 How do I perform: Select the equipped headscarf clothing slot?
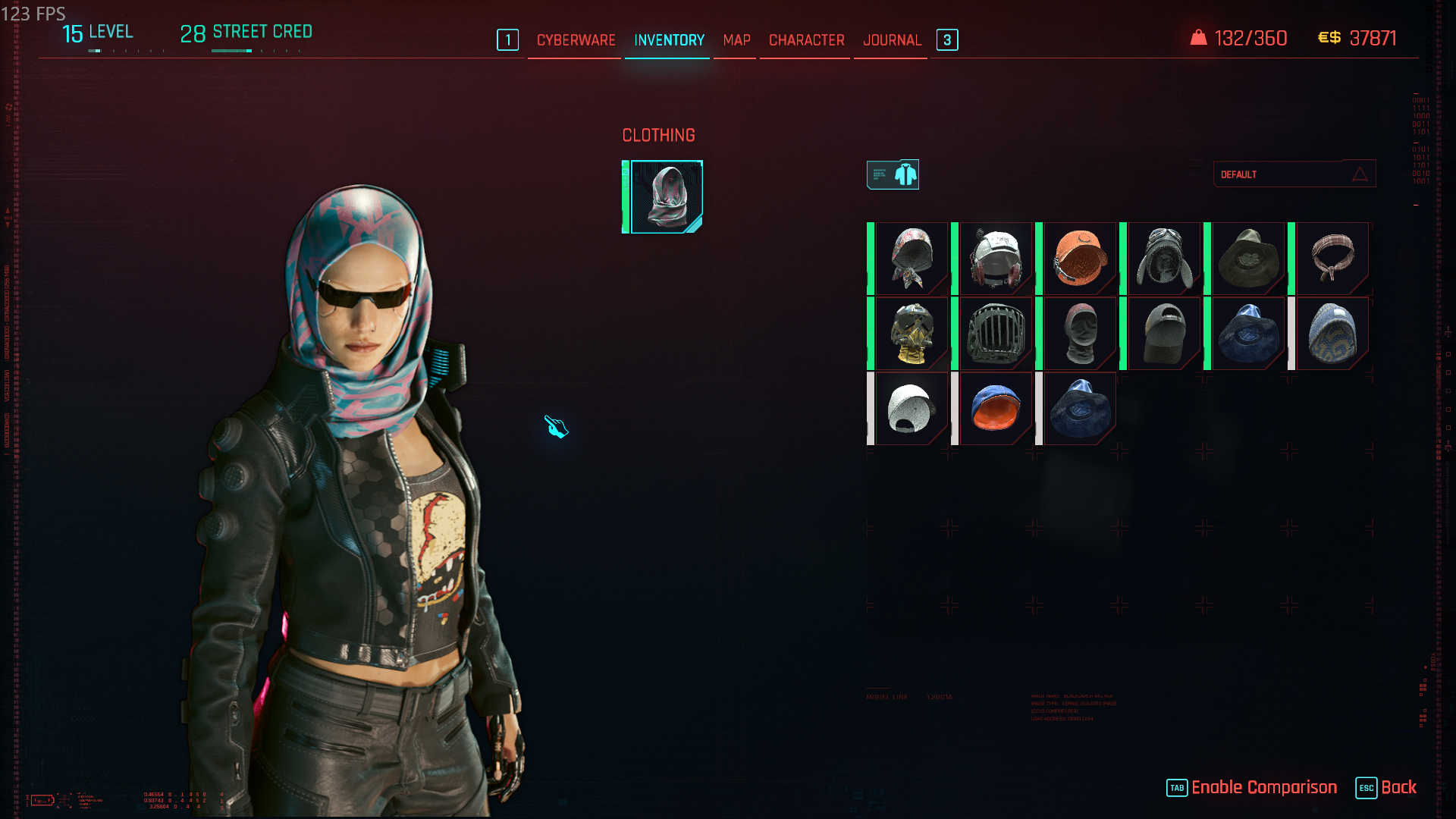[666, 197]
